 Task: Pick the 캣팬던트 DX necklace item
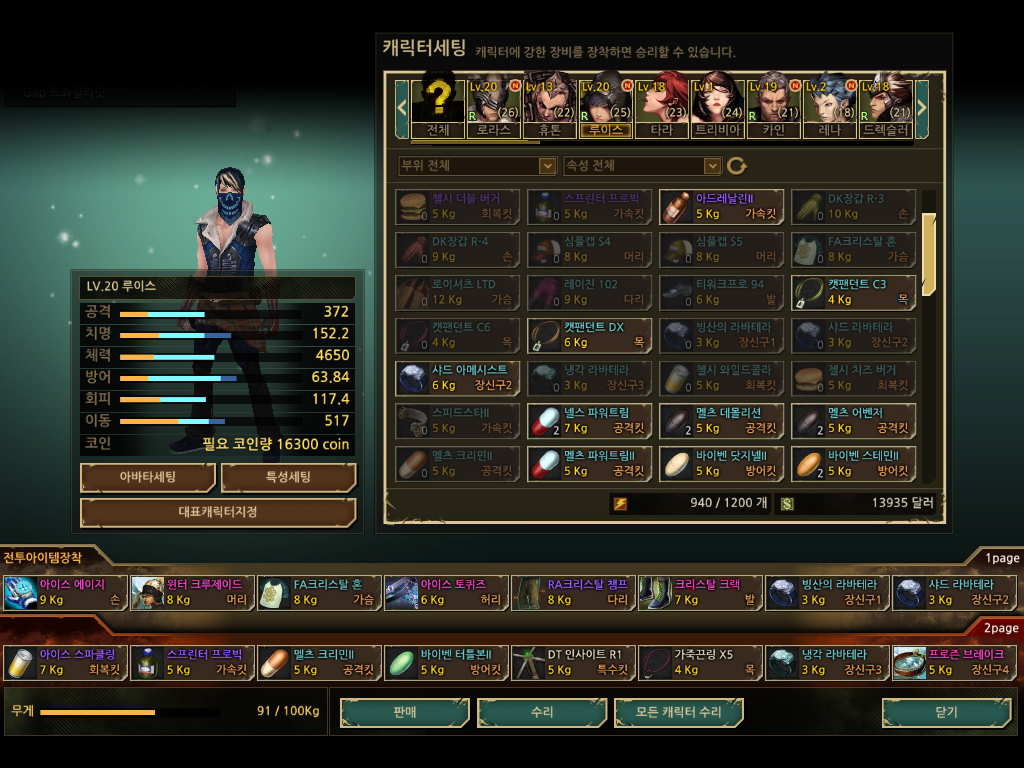[x=589, y=335]
